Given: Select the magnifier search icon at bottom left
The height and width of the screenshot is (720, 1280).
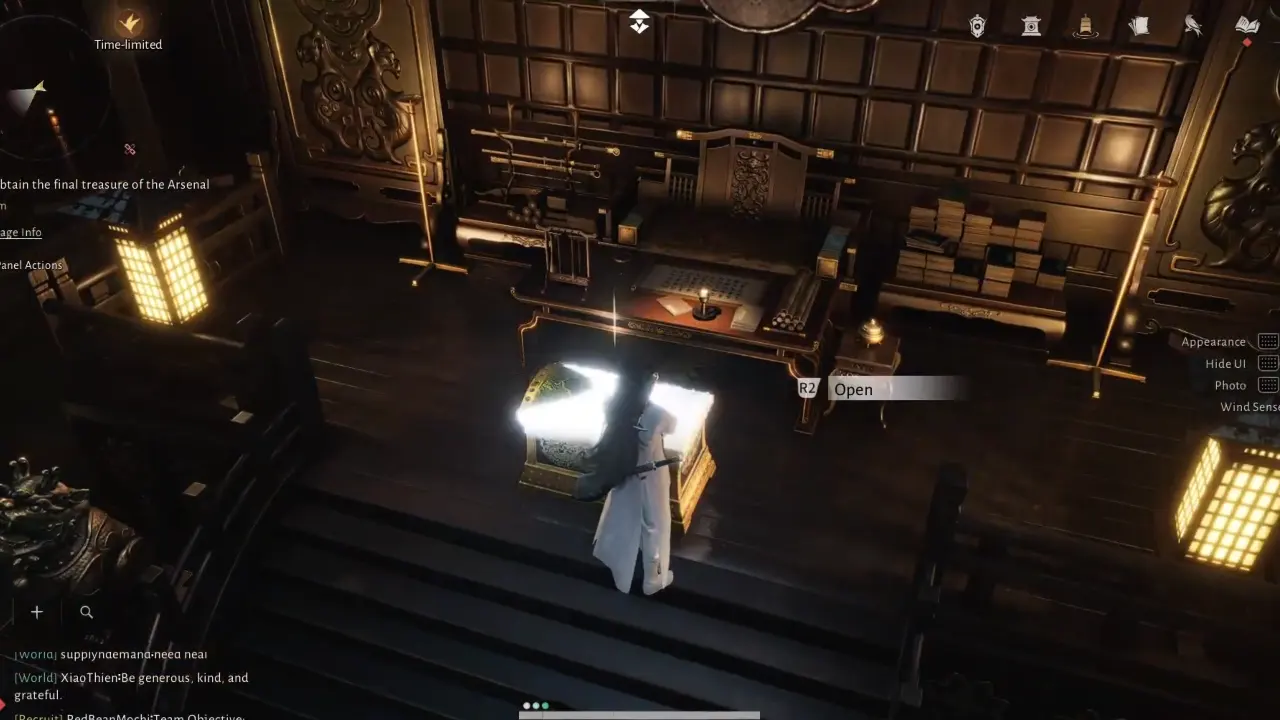Looking at the screenshot, I should (x=86, y=611).
